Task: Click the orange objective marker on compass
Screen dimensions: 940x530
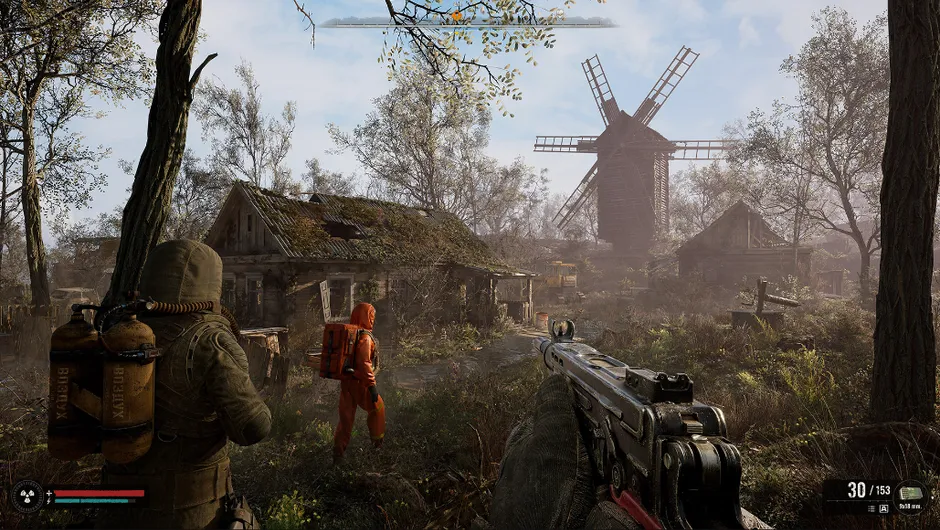Action: click(x=456, y=15)
